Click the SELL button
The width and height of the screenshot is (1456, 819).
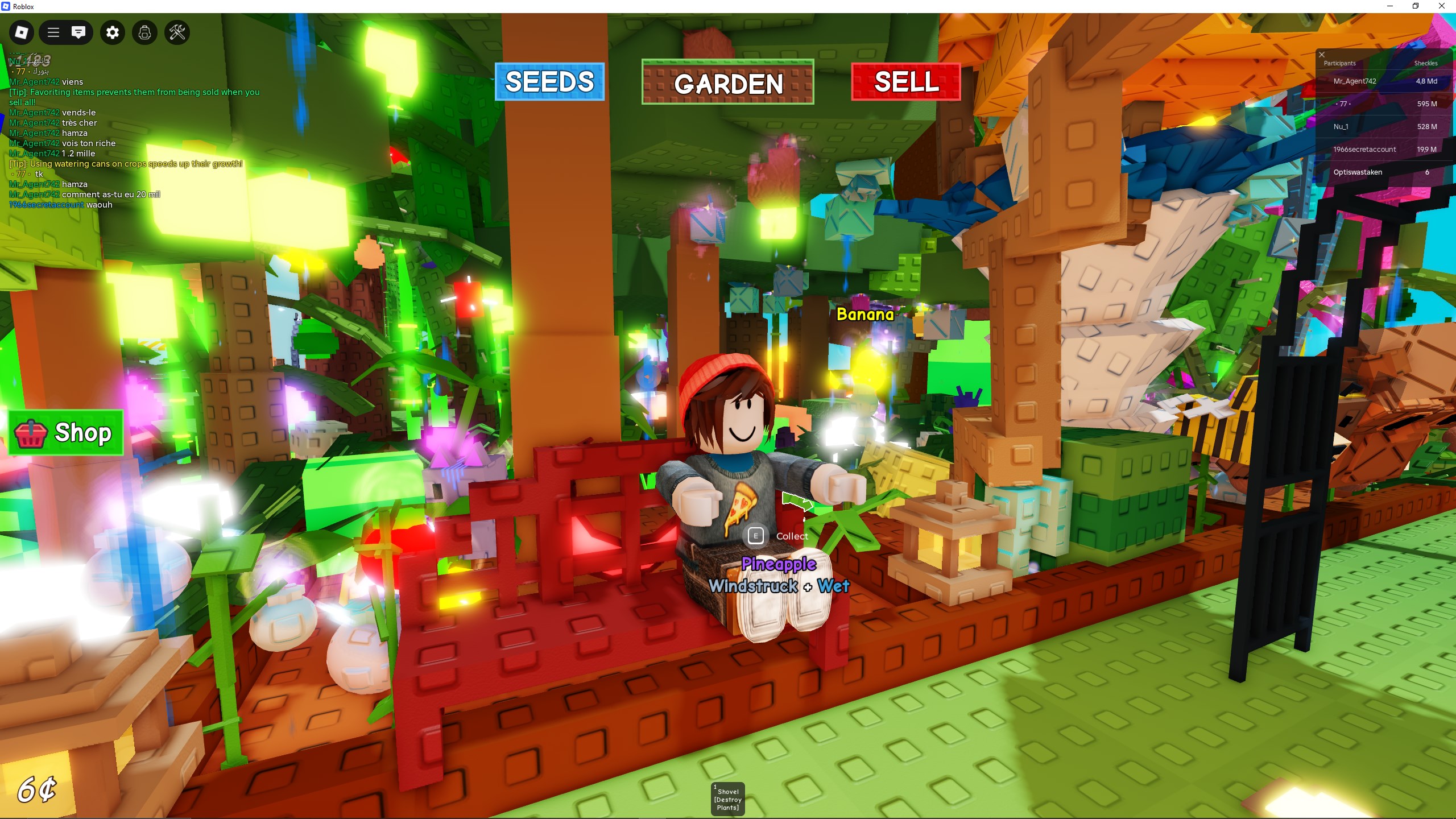[x=905, y=82]
